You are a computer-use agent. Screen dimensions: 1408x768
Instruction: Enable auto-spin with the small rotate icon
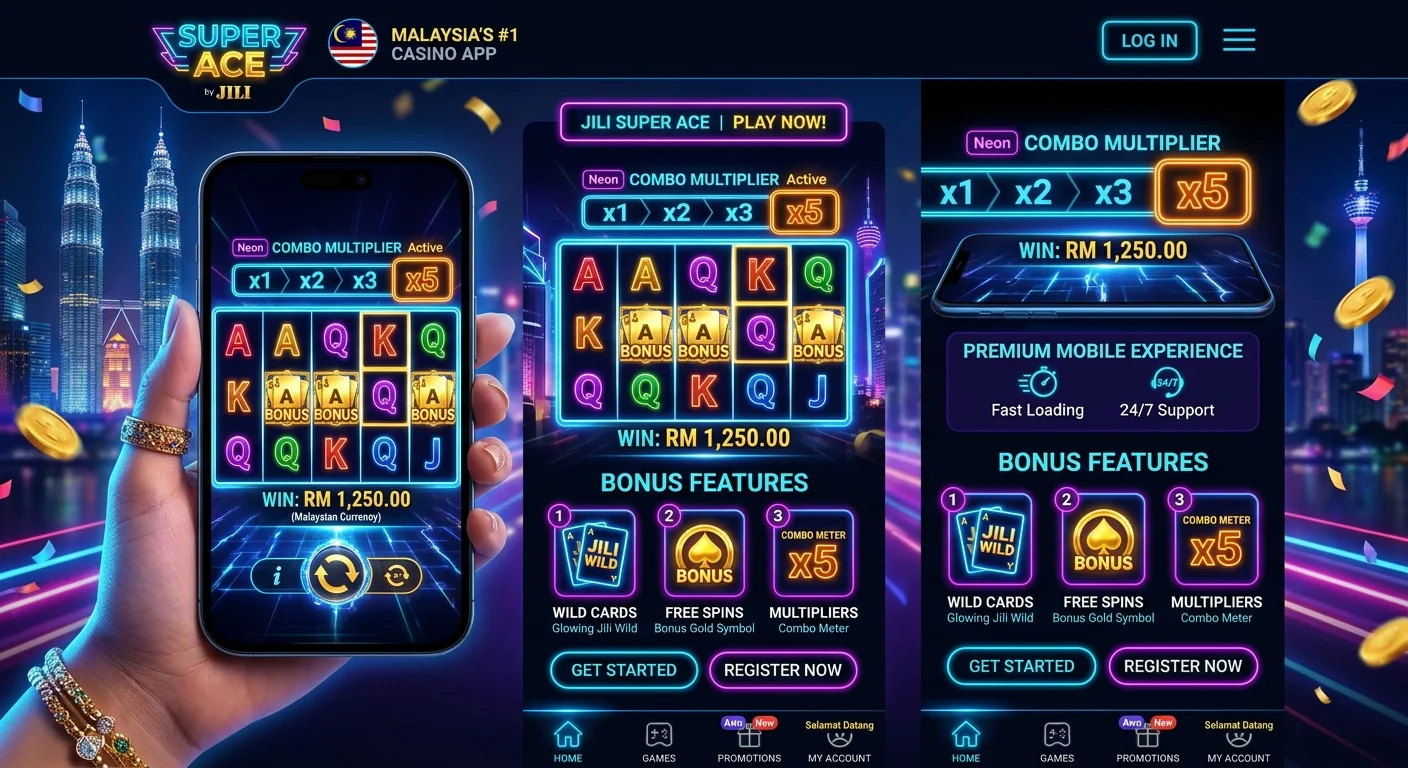click(396, 576)
